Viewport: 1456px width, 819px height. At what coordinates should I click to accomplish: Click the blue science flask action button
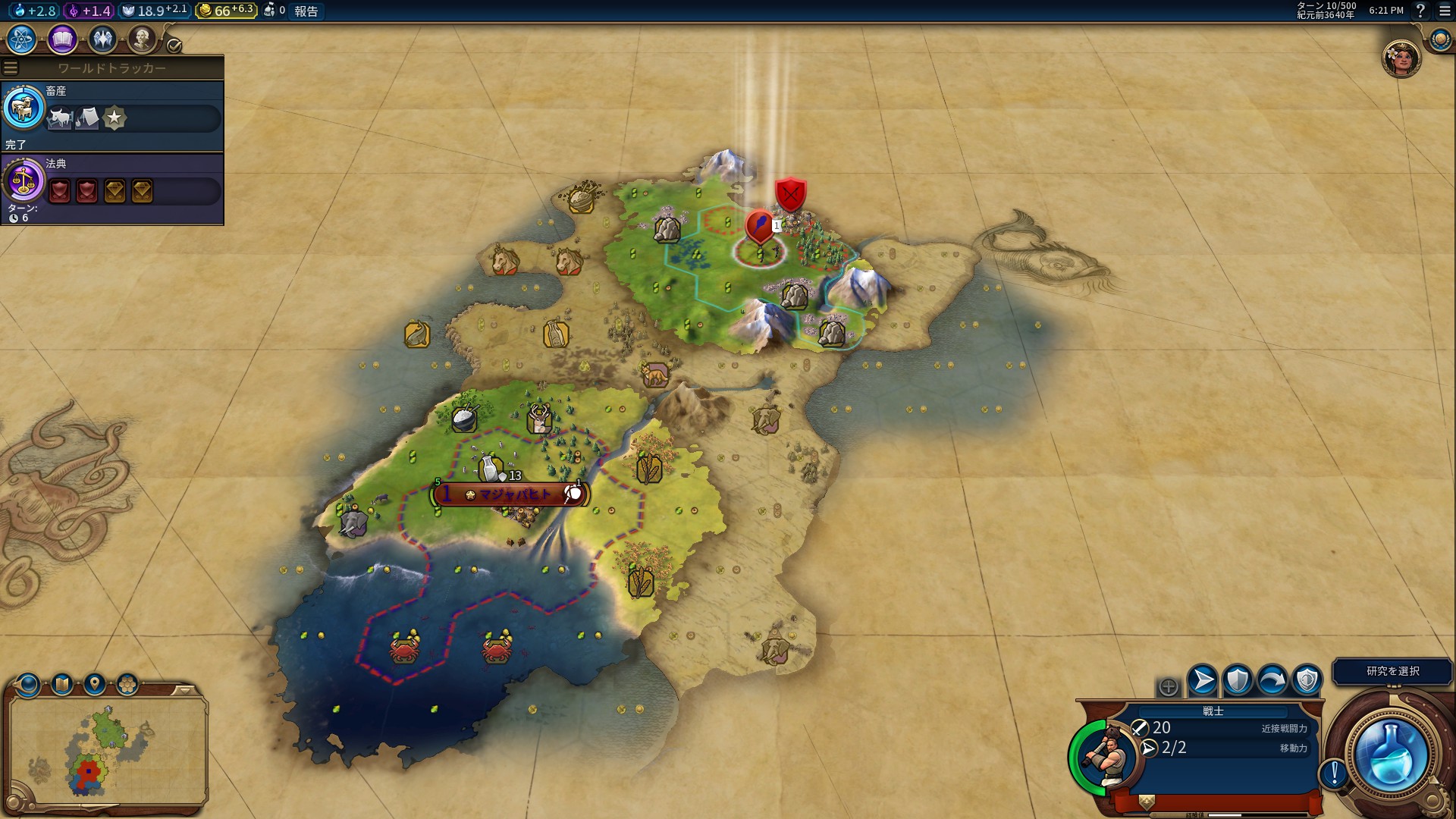click(1391, 755)
